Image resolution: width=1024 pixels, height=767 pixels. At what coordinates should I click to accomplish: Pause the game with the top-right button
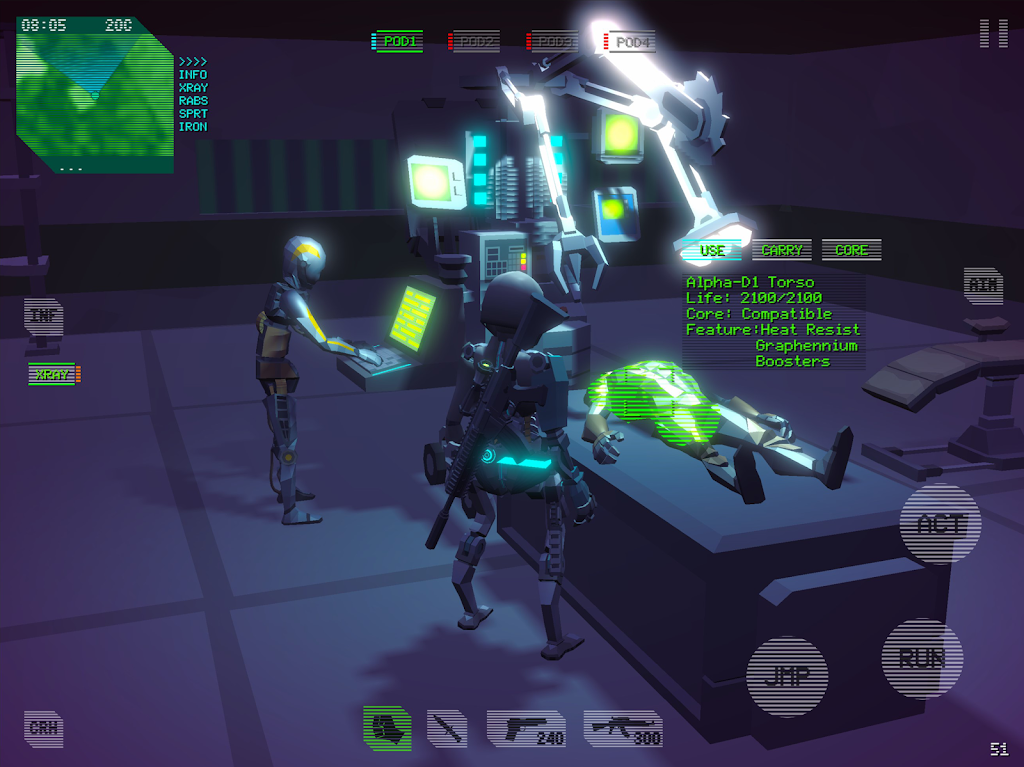[x=993, y=32]
